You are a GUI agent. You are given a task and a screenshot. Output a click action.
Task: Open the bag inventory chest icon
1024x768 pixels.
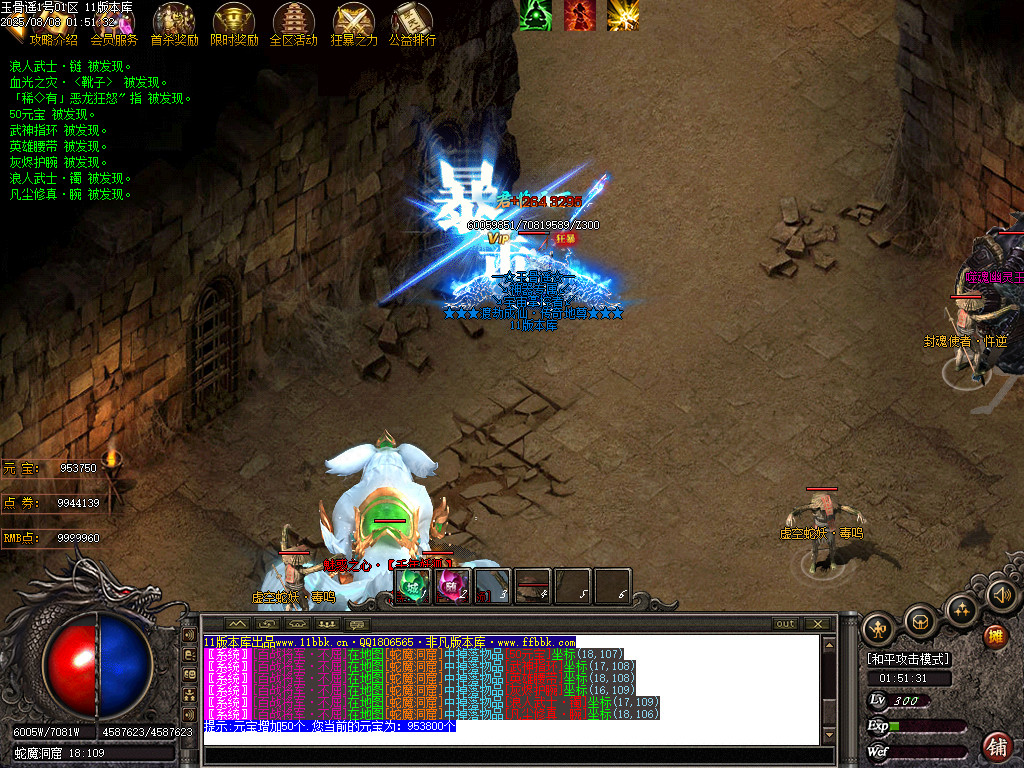pos(920,622)
